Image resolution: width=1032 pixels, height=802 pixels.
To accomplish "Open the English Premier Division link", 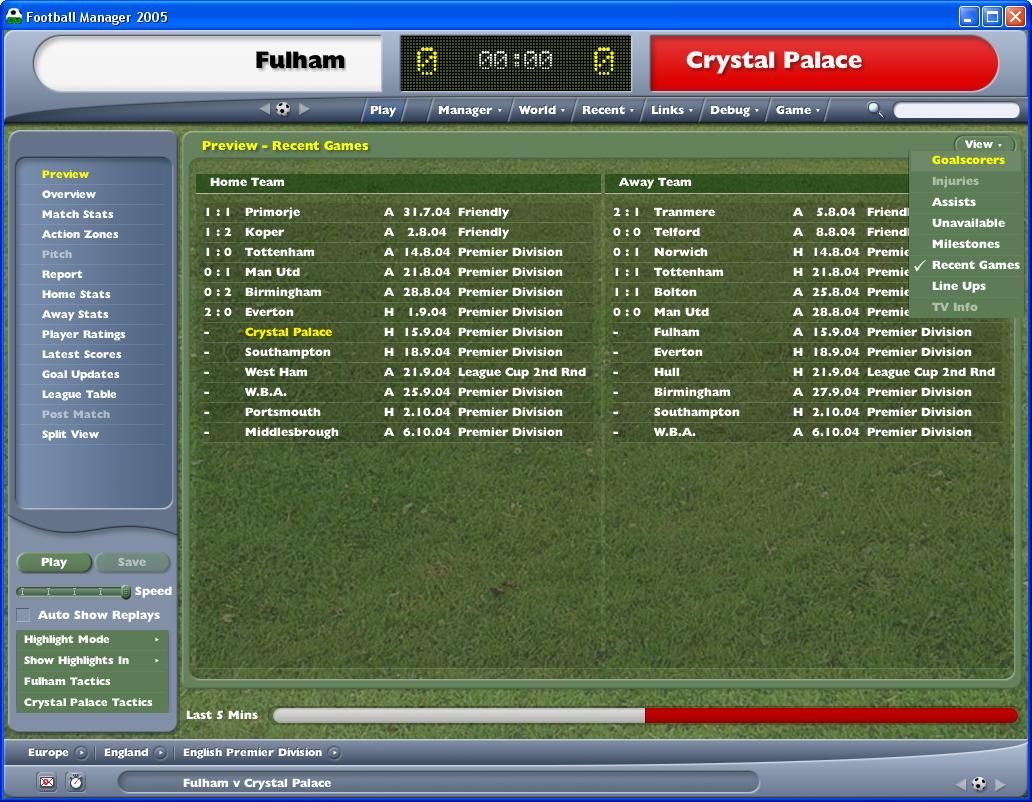I will point(252,752).
